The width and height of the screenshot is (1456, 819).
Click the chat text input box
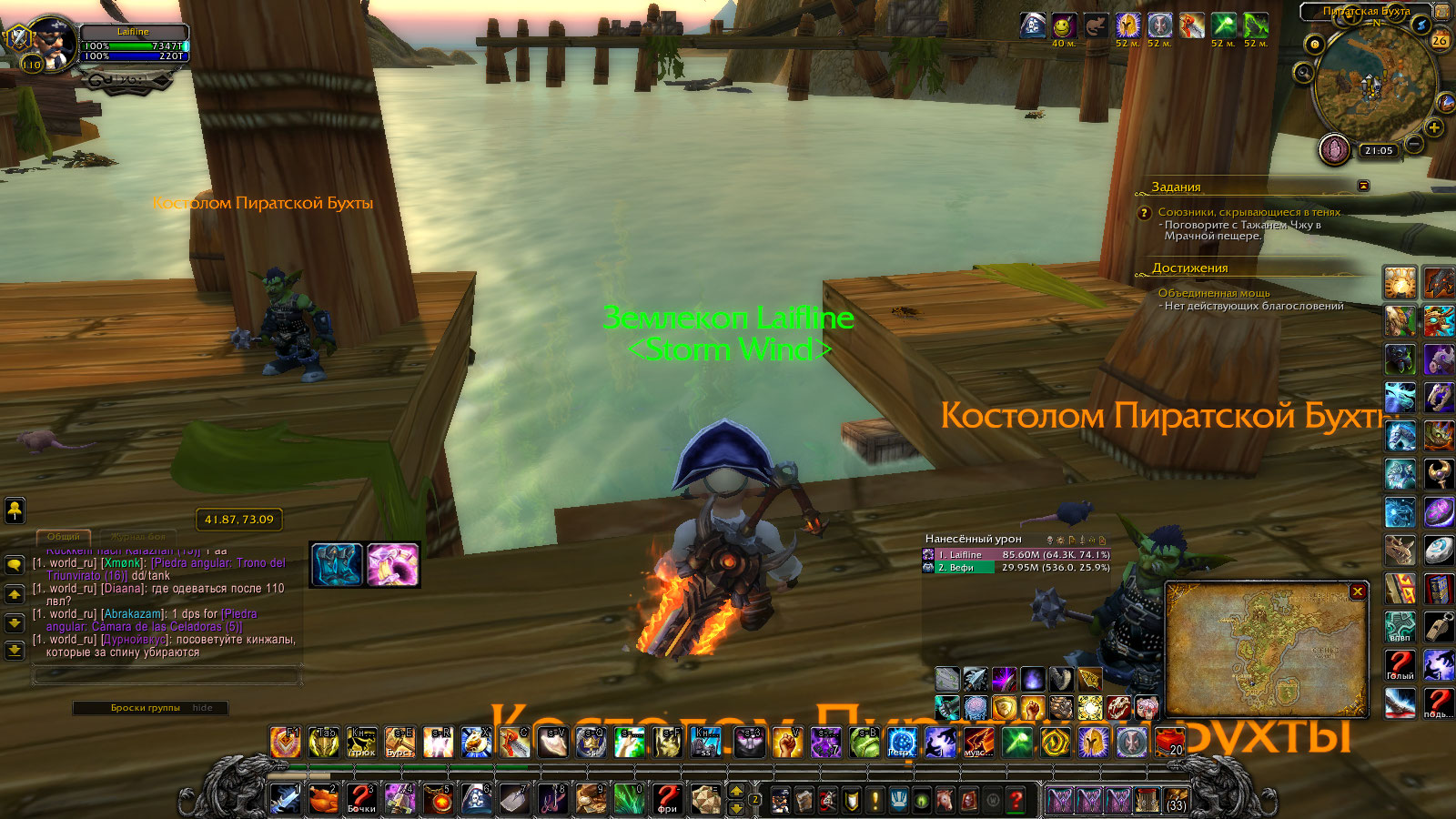pos(166,675)
